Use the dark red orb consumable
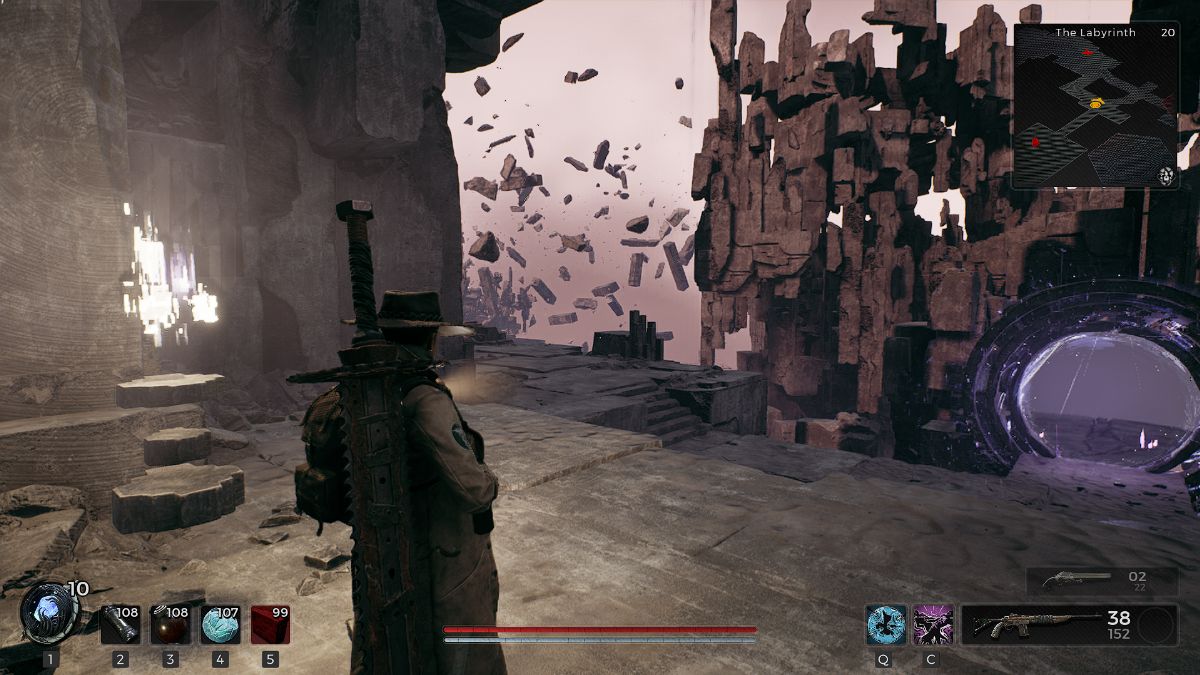Image resolution: width=1200 pixels, height=675 pixels. [x=170, y=624]
